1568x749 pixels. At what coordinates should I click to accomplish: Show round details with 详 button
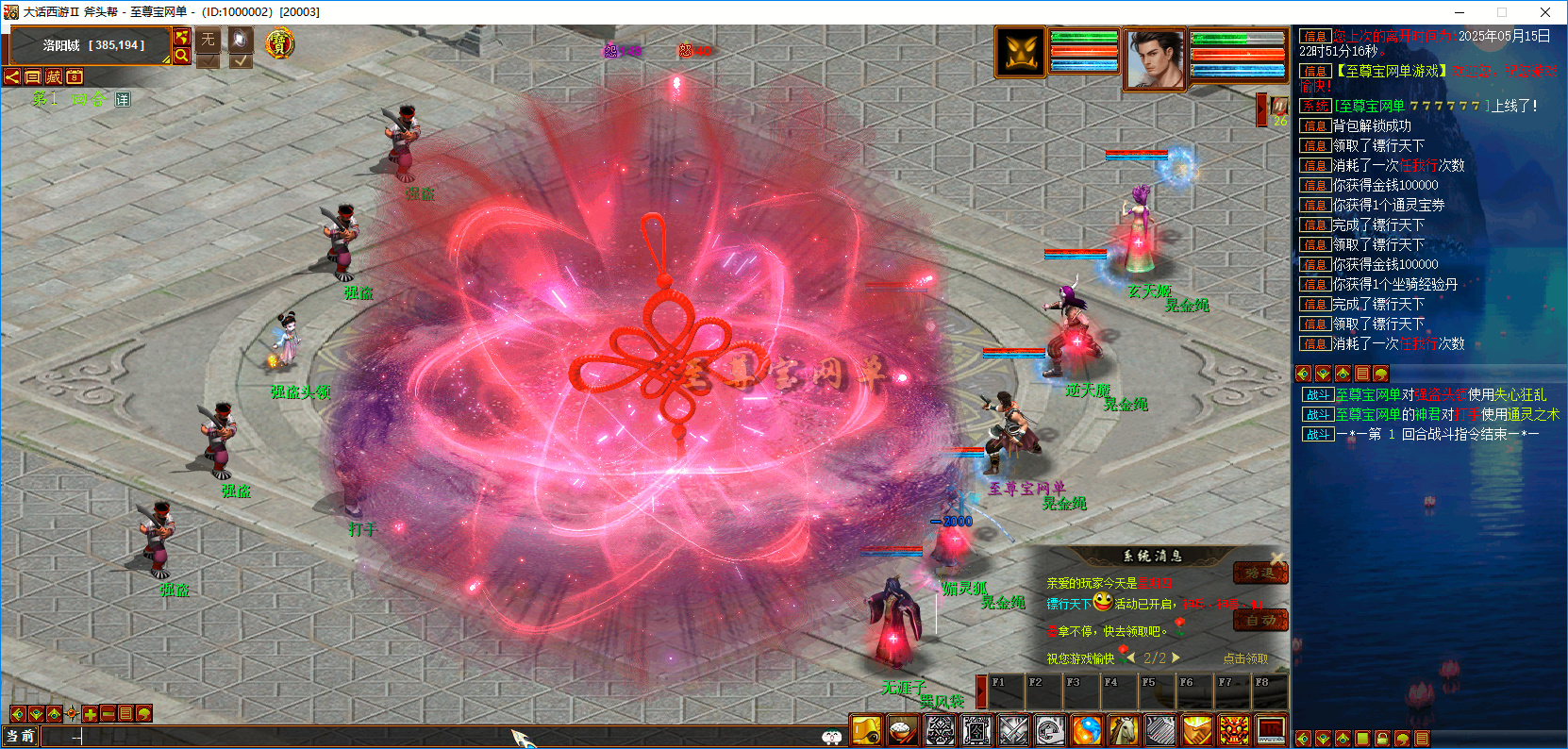[123, 99]
